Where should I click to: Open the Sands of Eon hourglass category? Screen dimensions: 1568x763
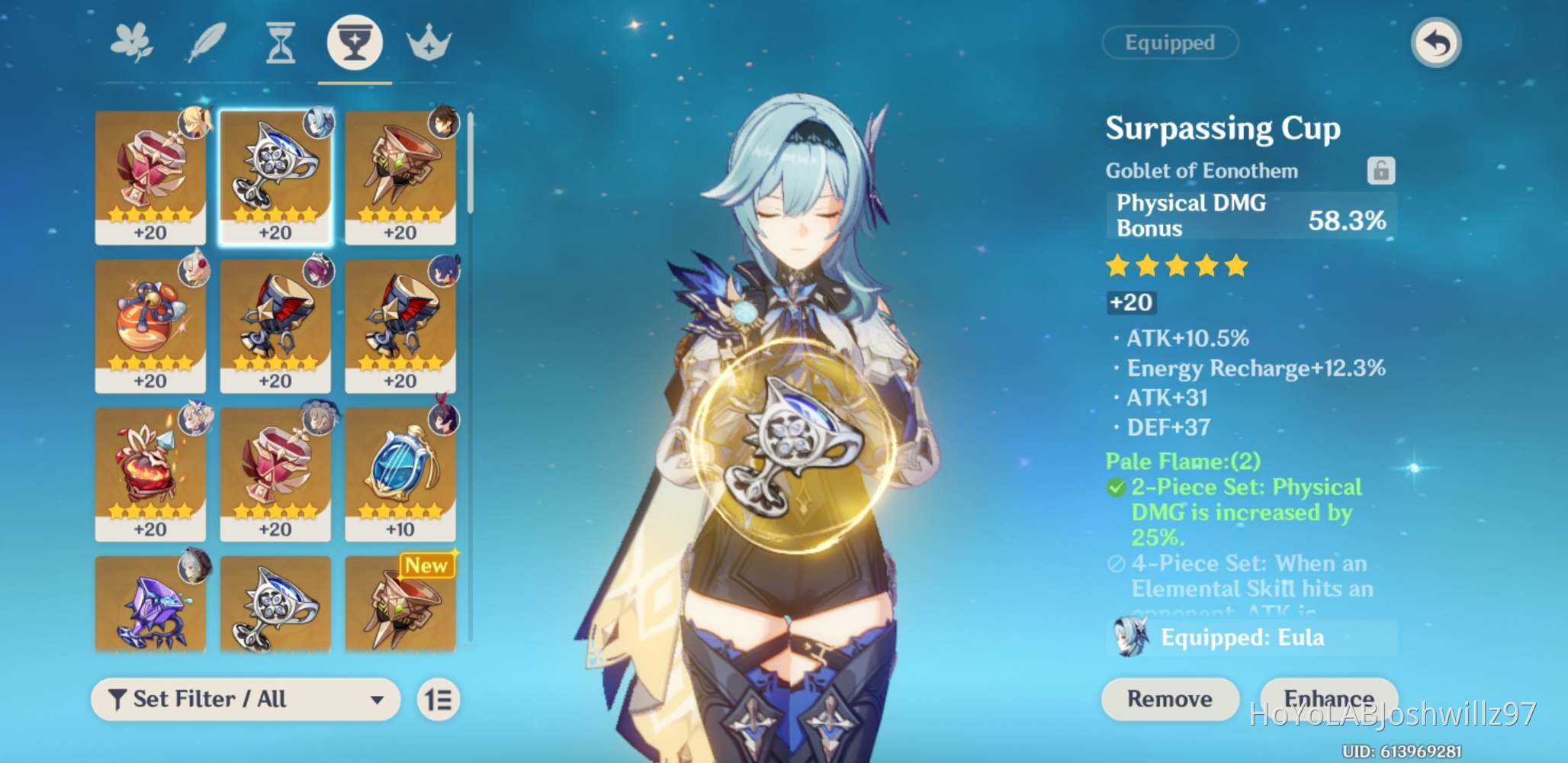279,43
